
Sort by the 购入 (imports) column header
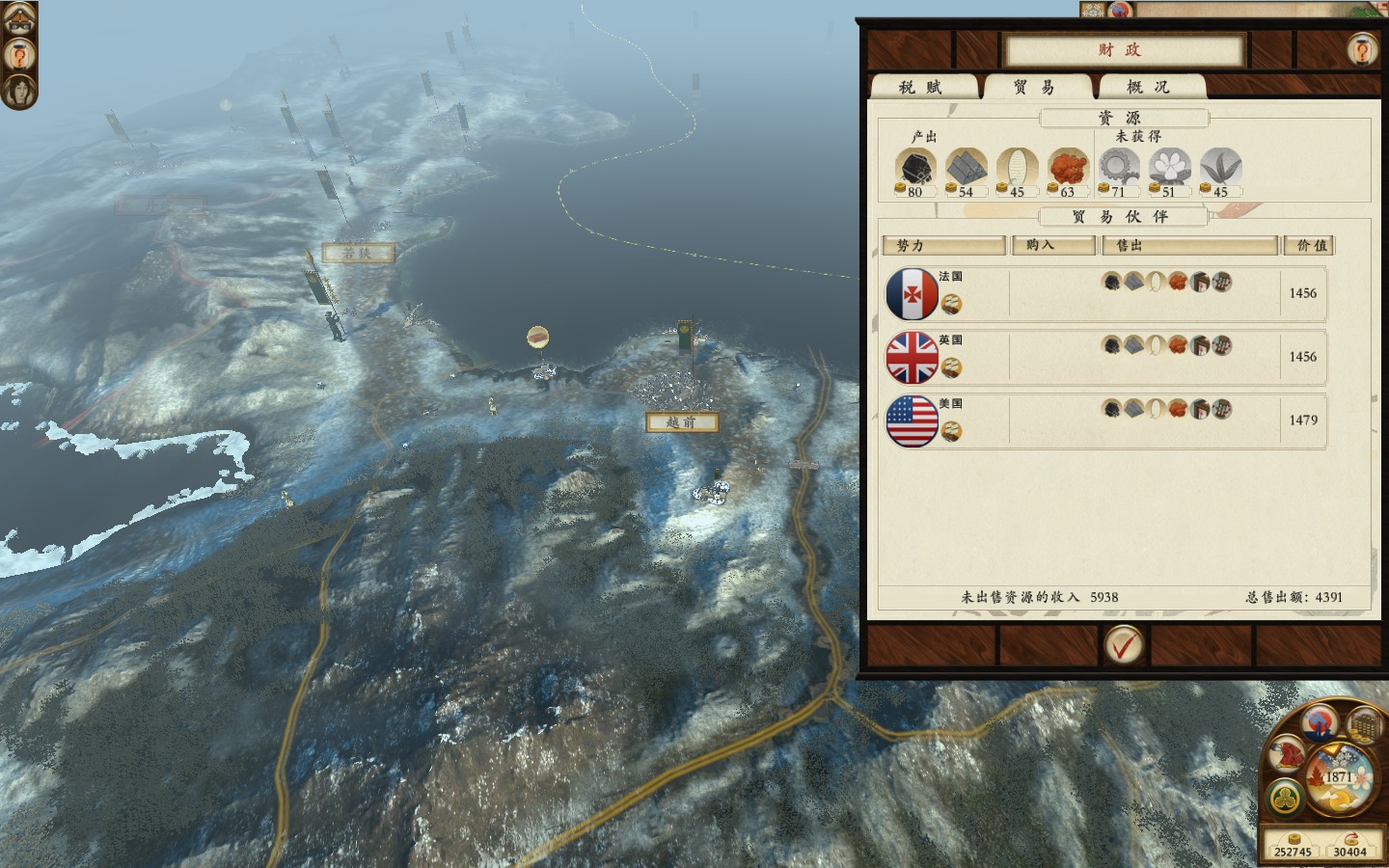coord(1051,246)
